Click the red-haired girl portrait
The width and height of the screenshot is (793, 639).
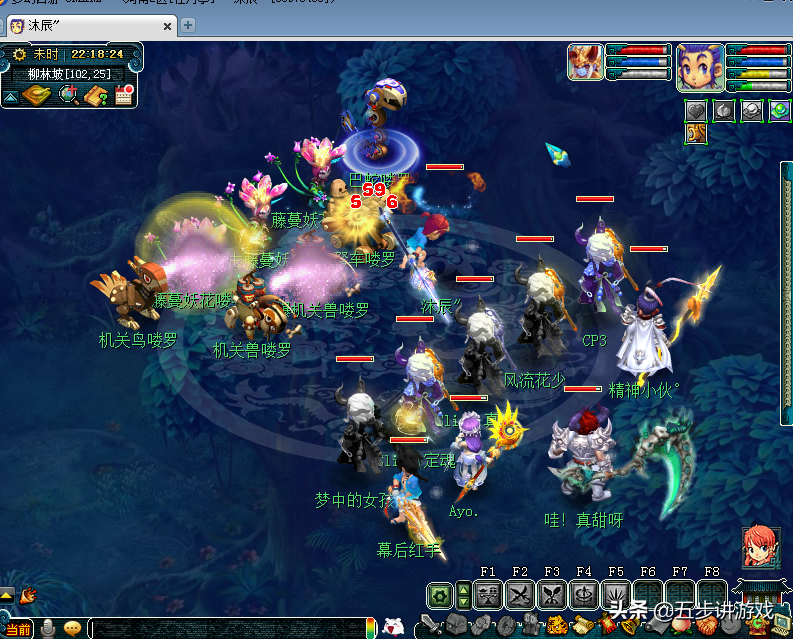[759, 546]
